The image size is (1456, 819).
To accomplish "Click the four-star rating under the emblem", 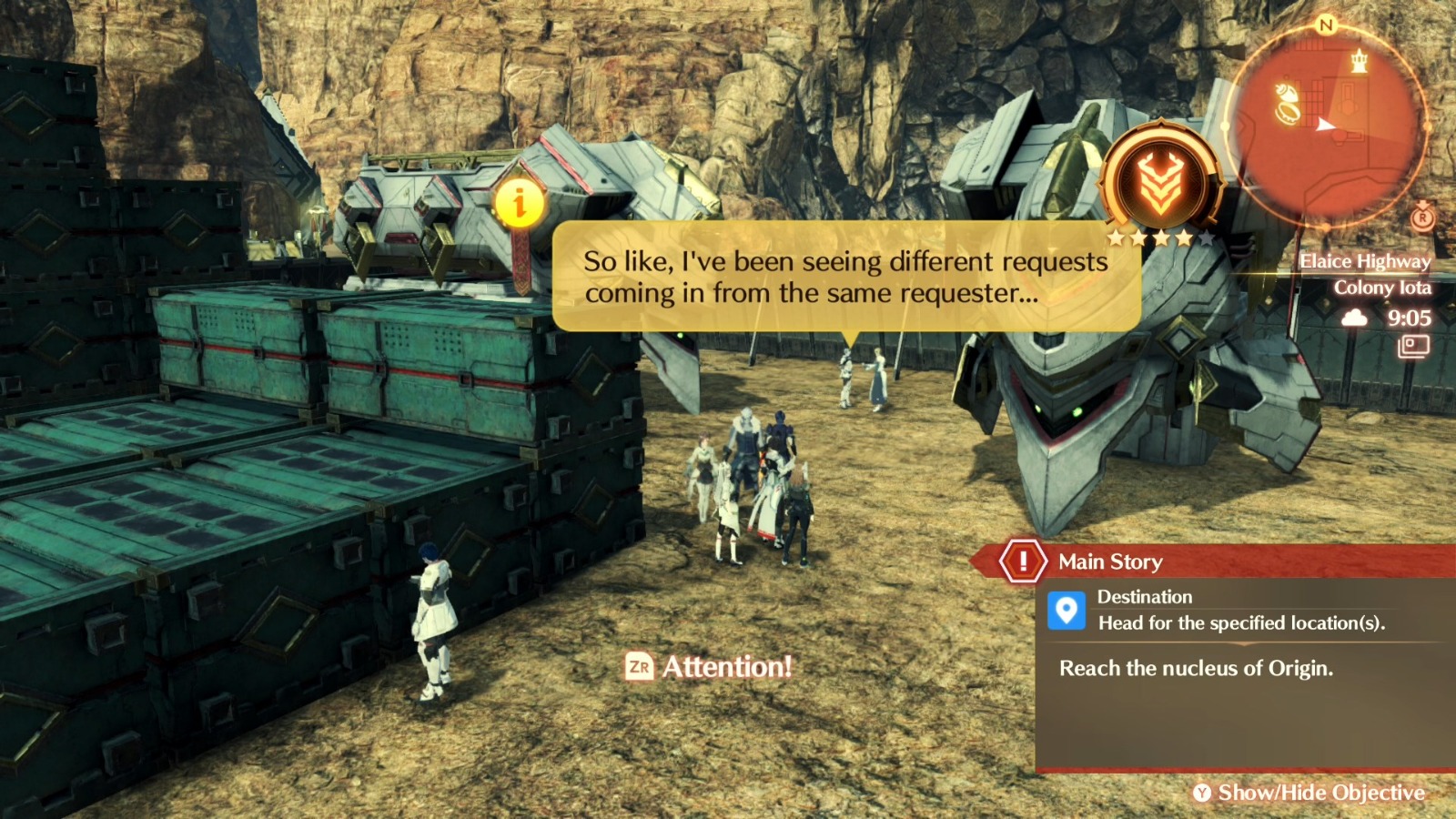I will [1158, 238].
